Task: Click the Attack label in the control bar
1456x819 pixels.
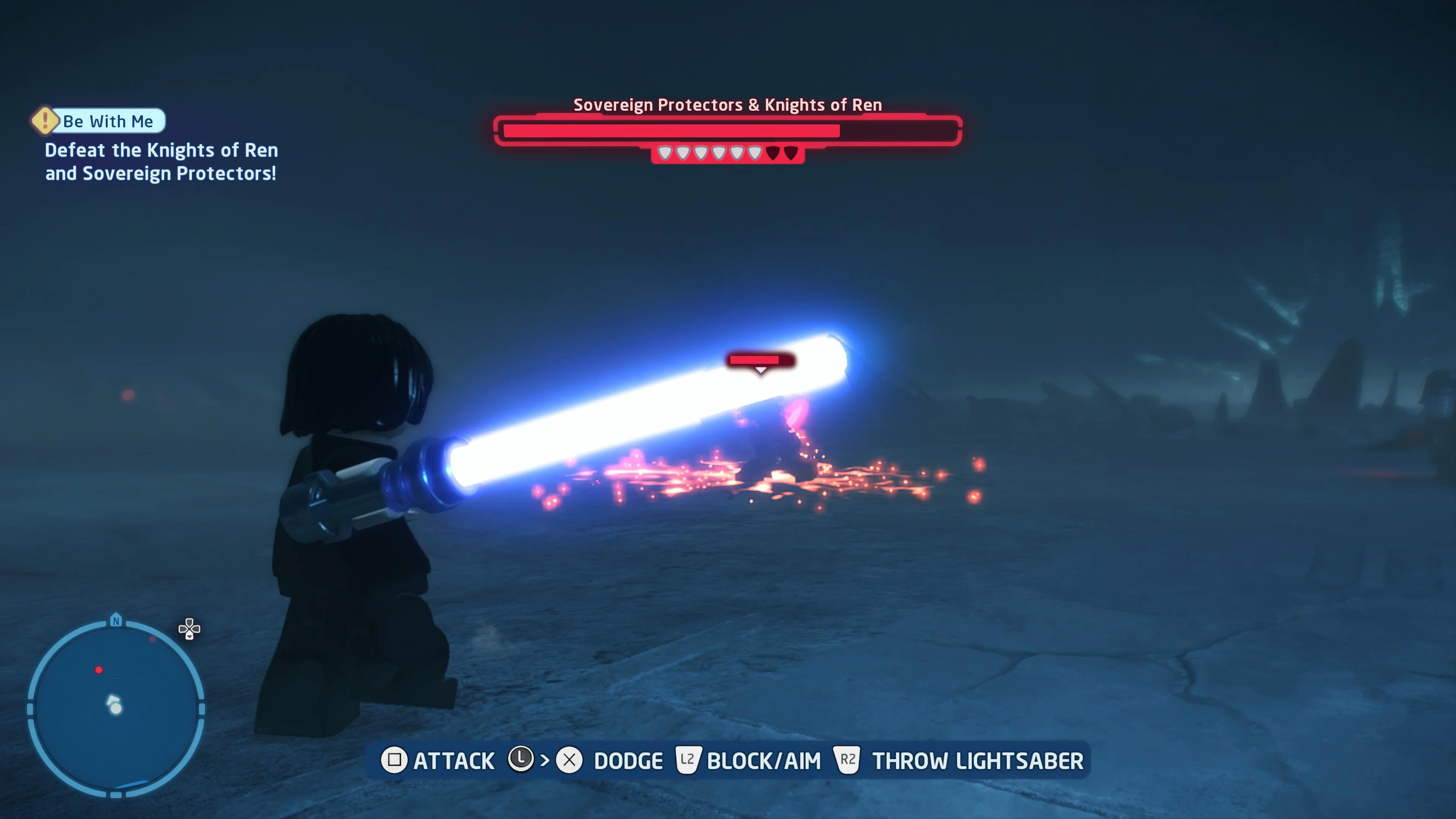Action: point(454,761)
